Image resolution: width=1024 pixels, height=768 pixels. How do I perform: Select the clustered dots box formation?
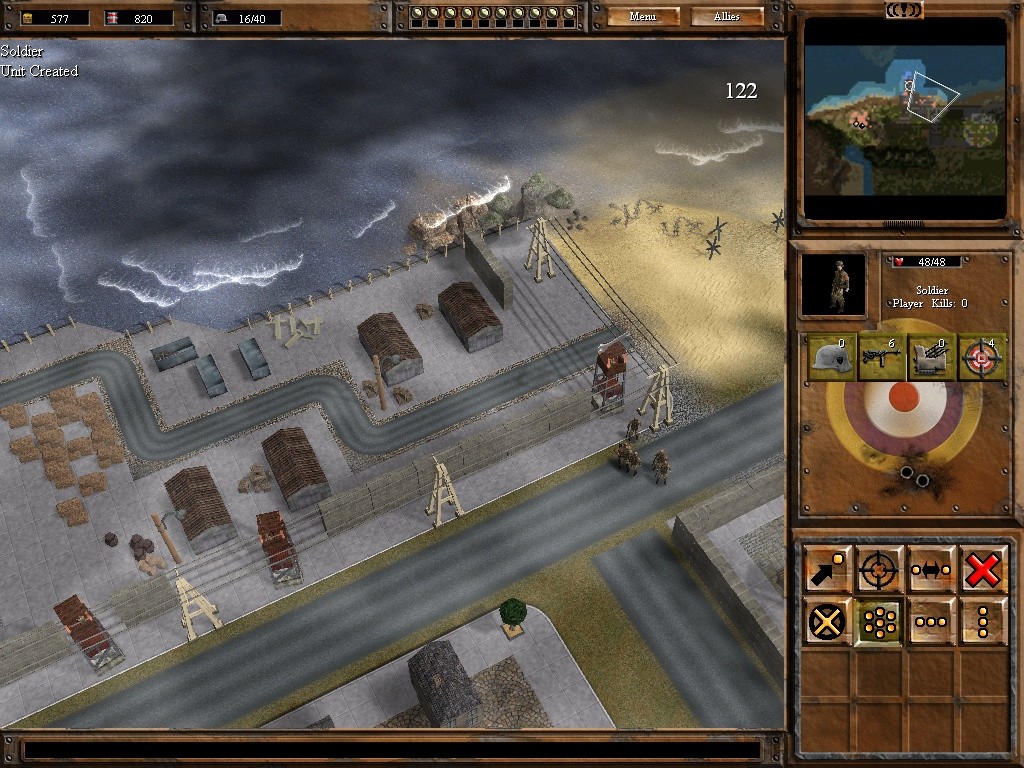coord(879,621)
